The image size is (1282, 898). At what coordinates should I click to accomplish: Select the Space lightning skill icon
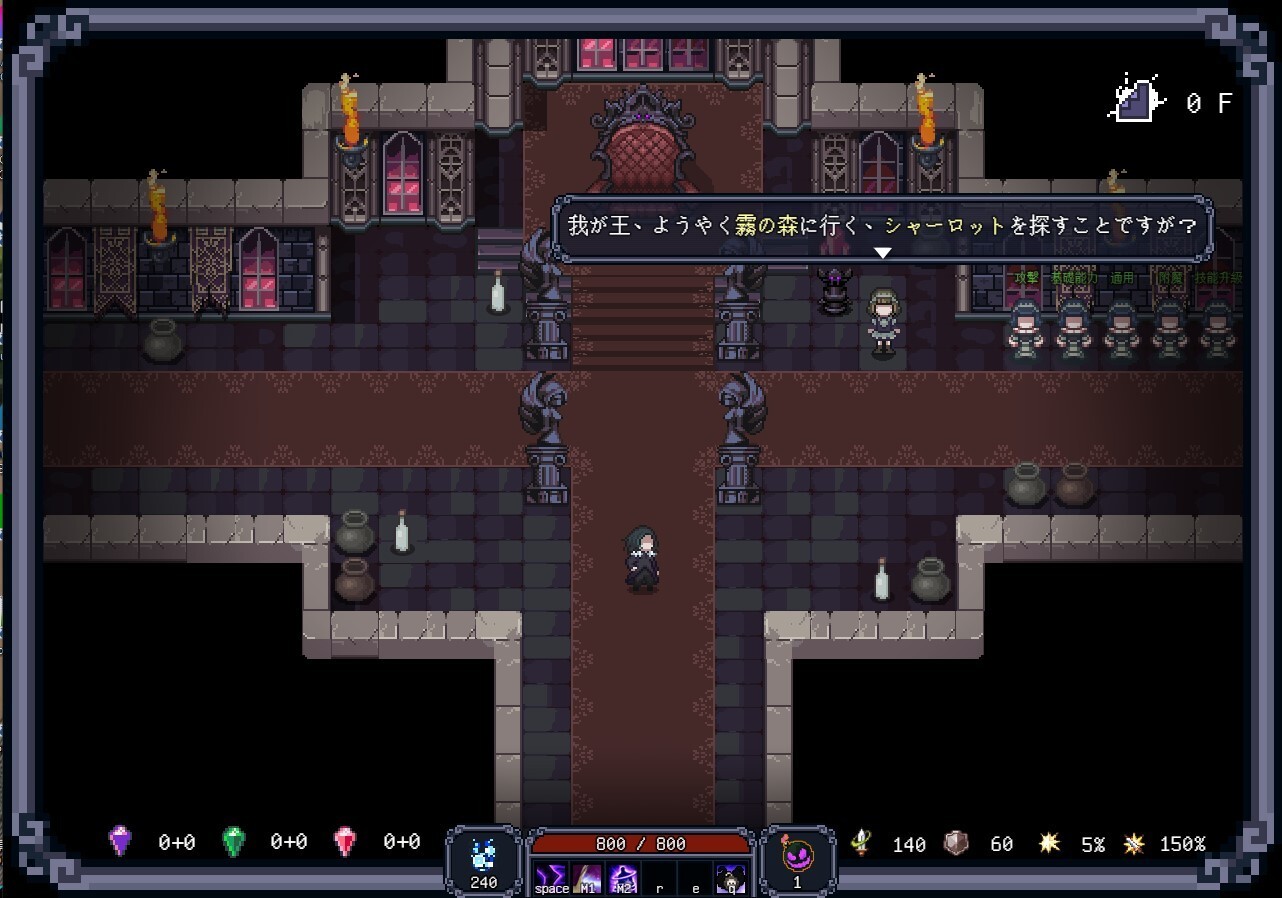click(x=550, y=878)
